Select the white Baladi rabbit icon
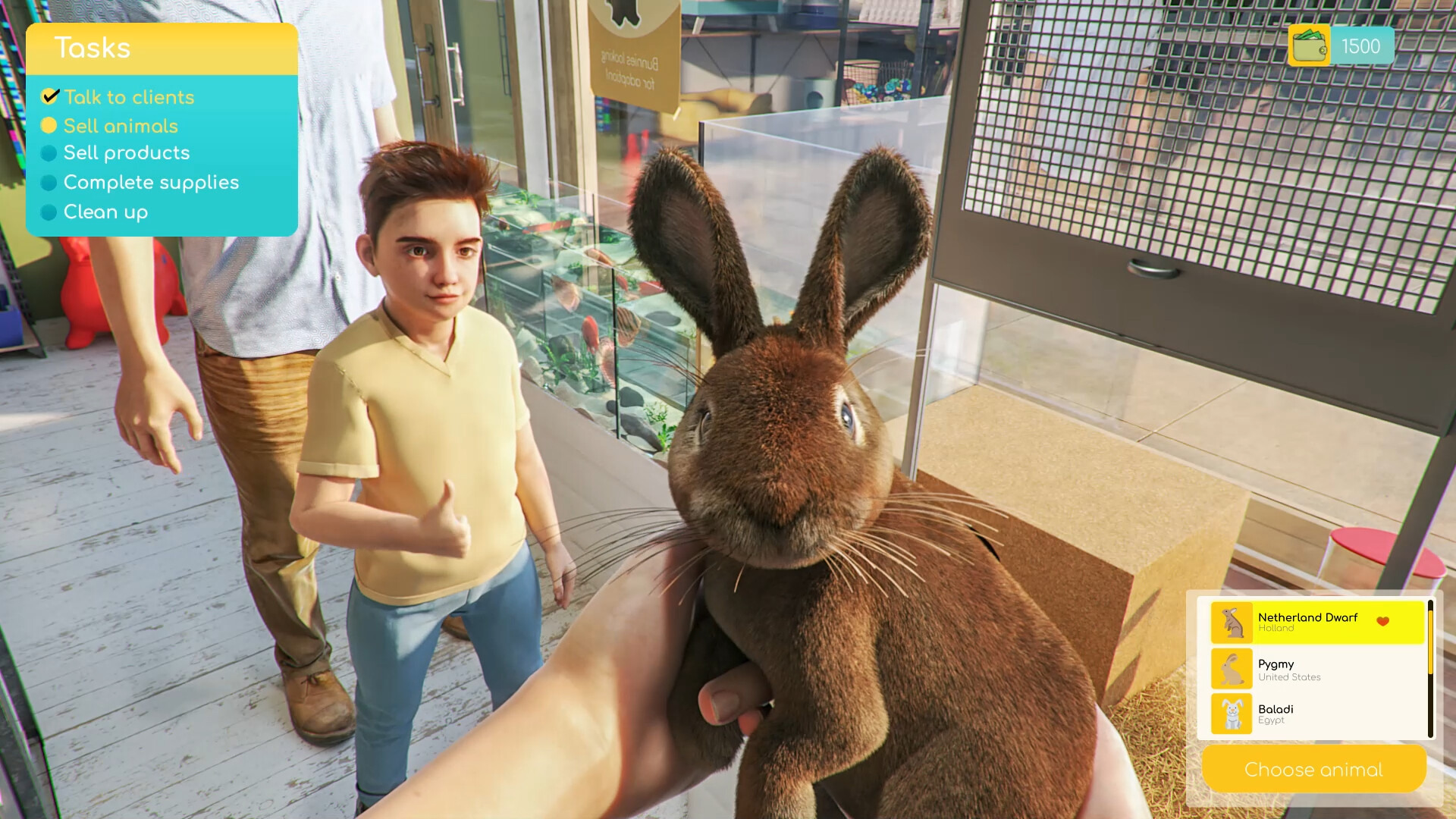1456x819 pixels. click(x=1232, y=715)
